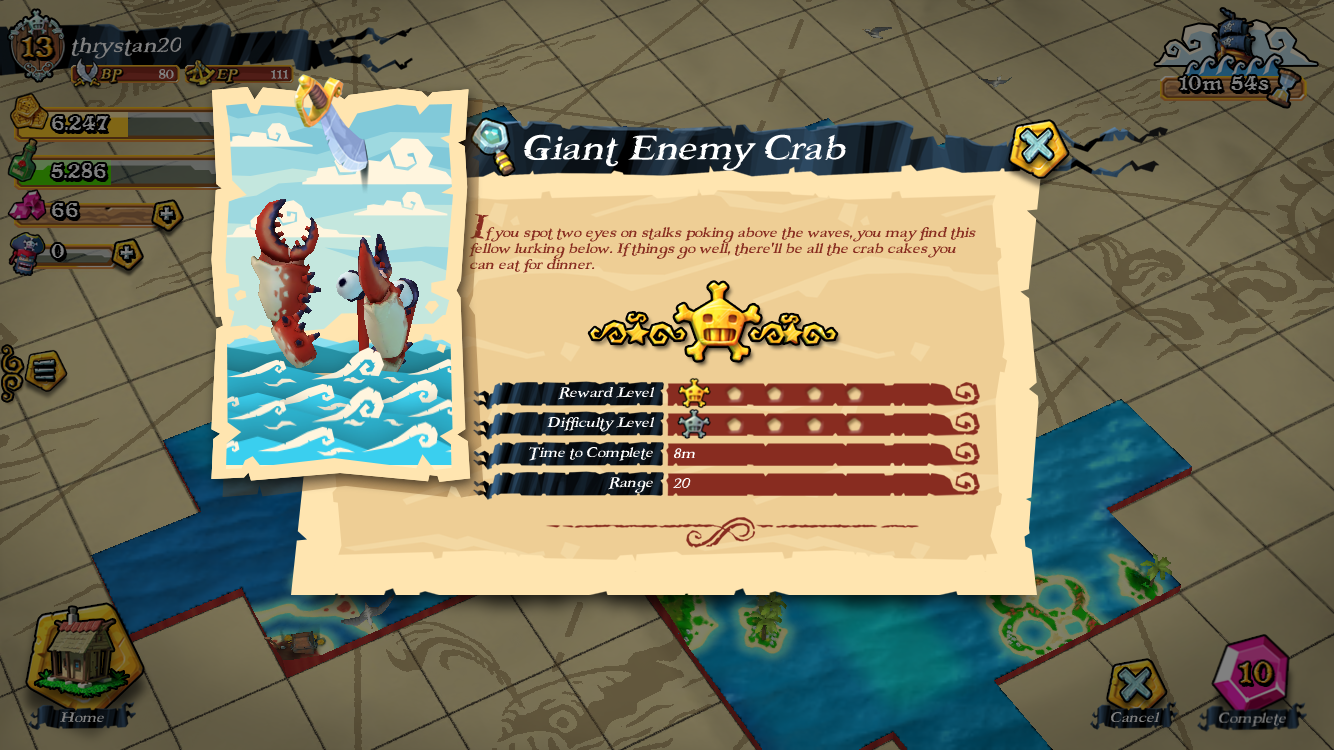Close the Giant Enemy Crab panel
The height and width of the screenshot is (750, 1334).
click(x=1037, y=148)
